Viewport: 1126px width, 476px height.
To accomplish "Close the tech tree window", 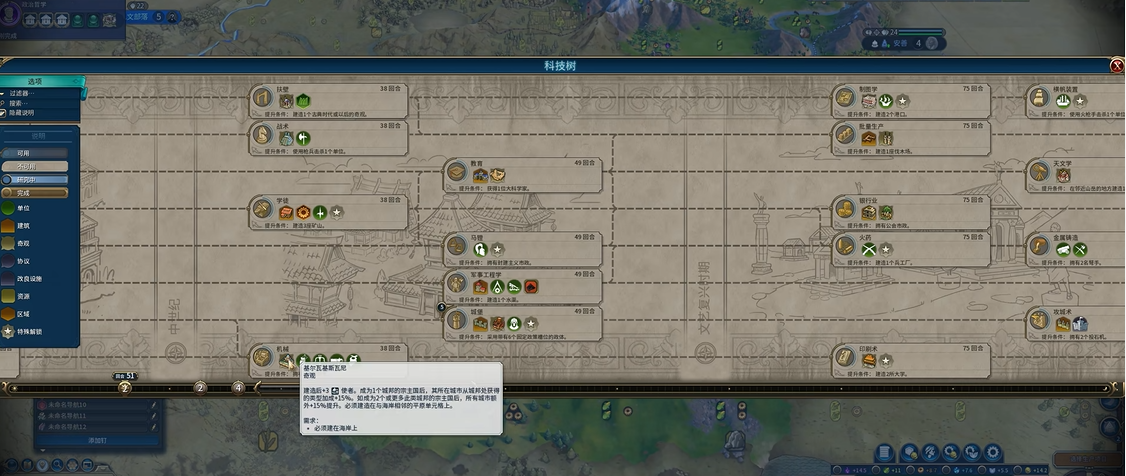I will click(1117, 66).
